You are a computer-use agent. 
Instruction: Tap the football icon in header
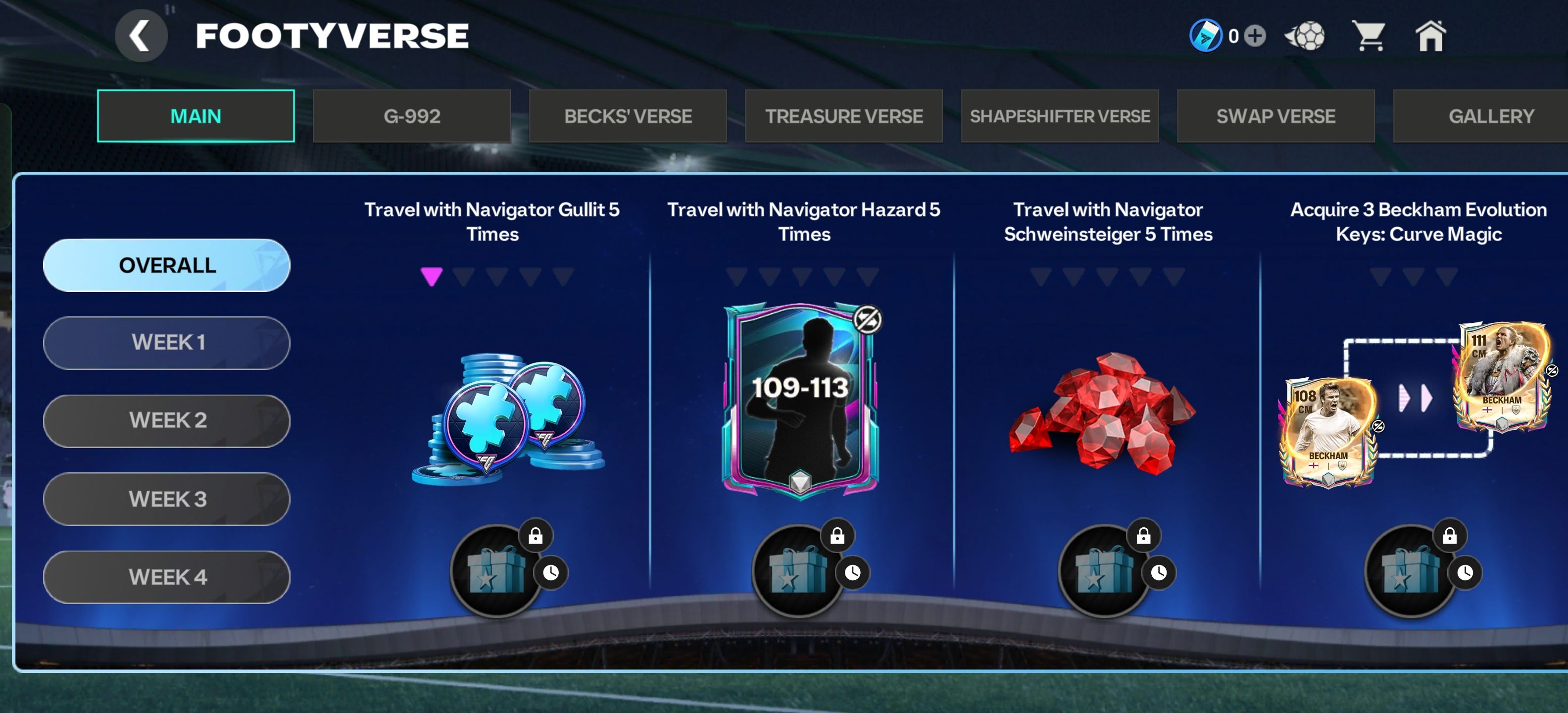point(1305,36)
